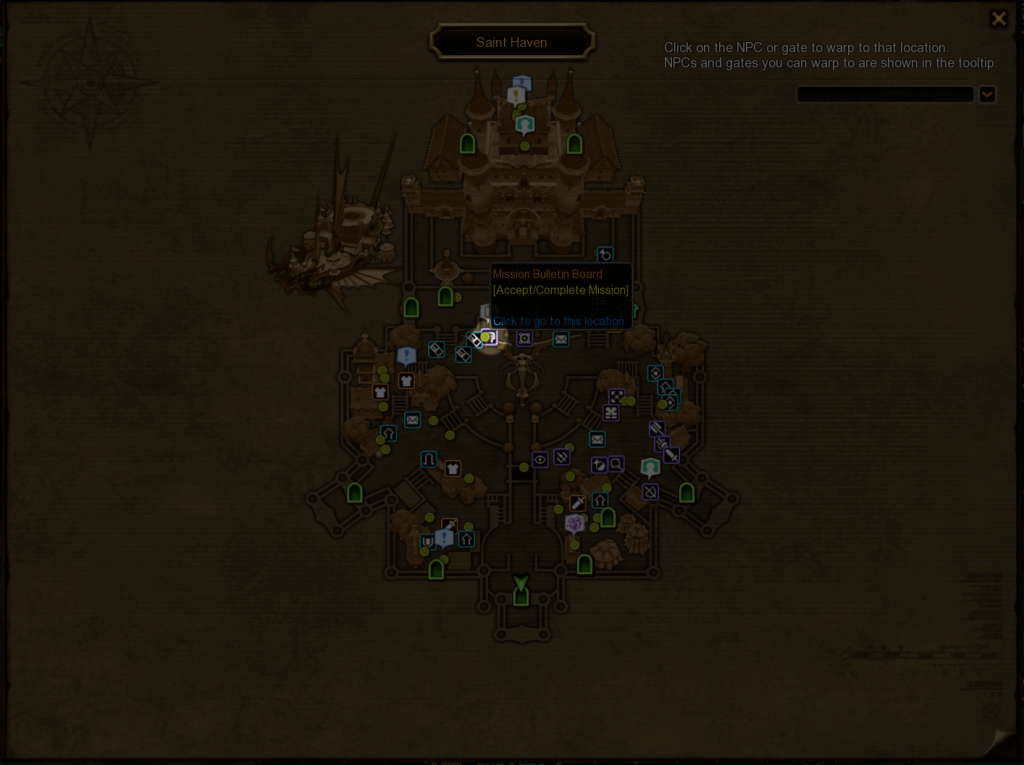Image resolution: width=1024 pixels, height=765 pixels.
Task: Warp to the far-left green gate
Action: (x=354, y=493)
